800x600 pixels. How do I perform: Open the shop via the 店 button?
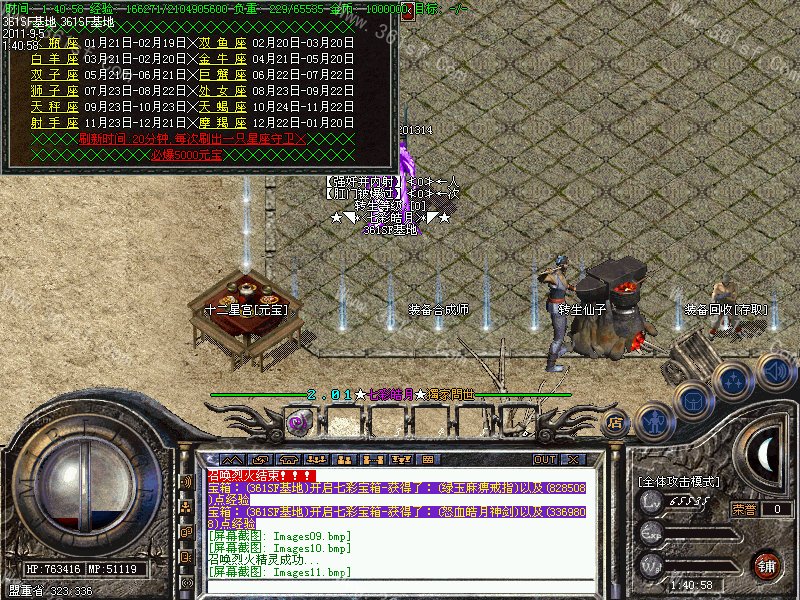617,423
